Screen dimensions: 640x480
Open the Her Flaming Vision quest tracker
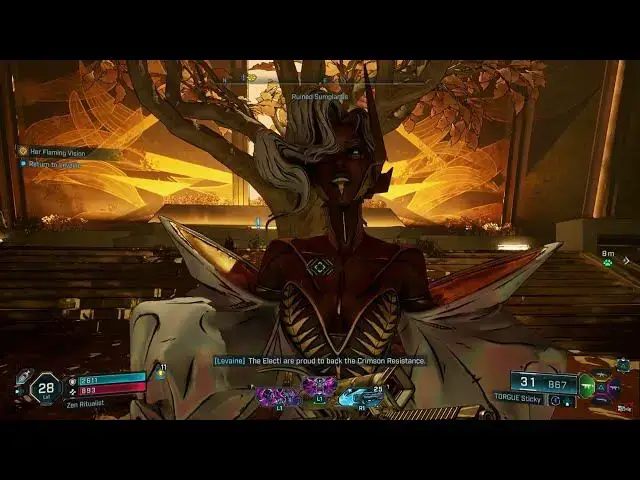point(58,151)
